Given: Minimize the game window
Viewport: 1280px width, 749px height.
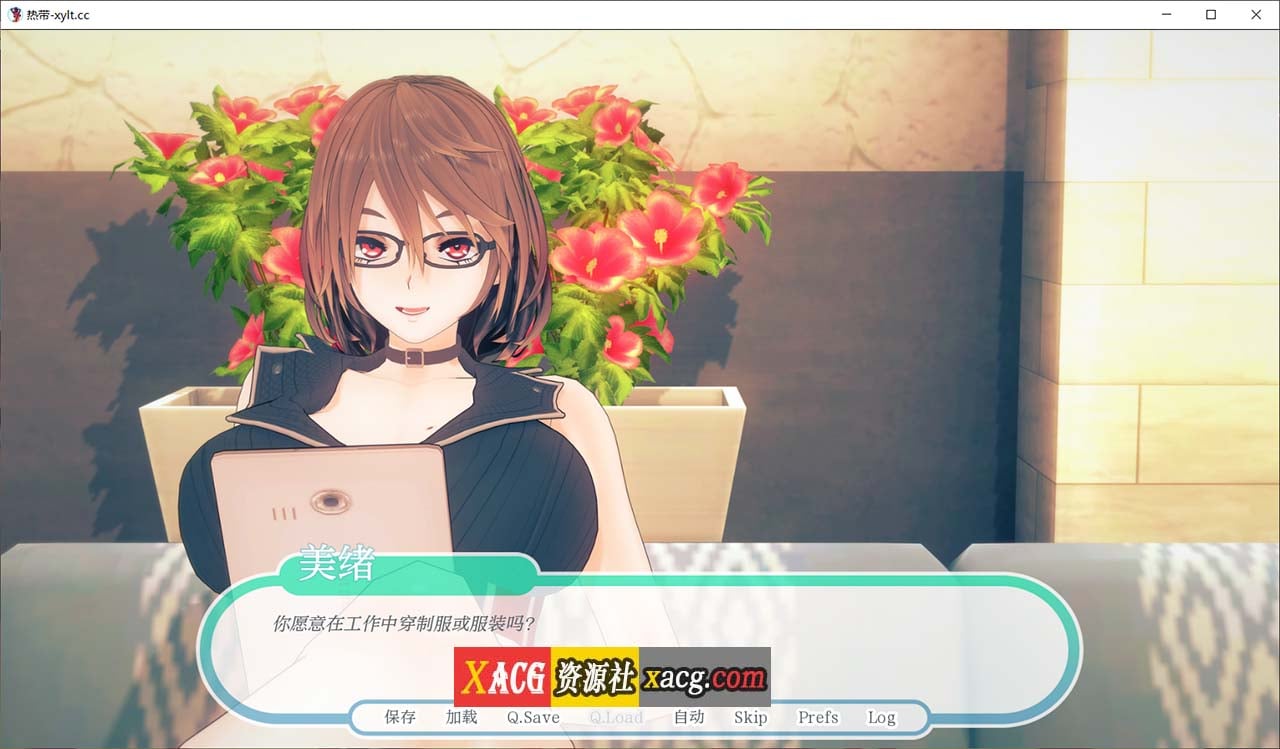Looking at the screenshot, I should pyautogui.click(x=1166, y=14).
